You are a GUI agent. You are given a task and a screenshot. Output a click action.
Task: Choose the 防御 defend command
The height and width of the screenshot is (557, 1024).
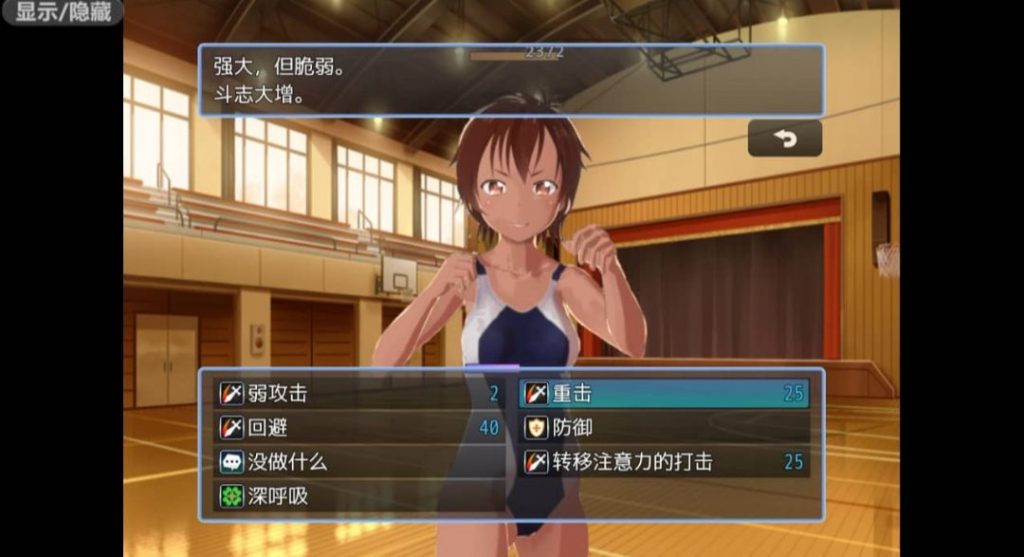665,428
